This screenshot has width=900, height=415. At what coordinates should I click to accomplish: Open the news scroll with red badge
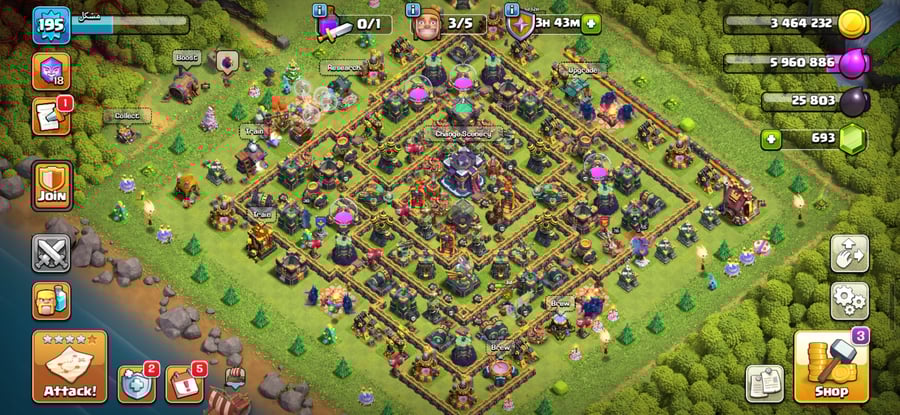tap(49, 116)
